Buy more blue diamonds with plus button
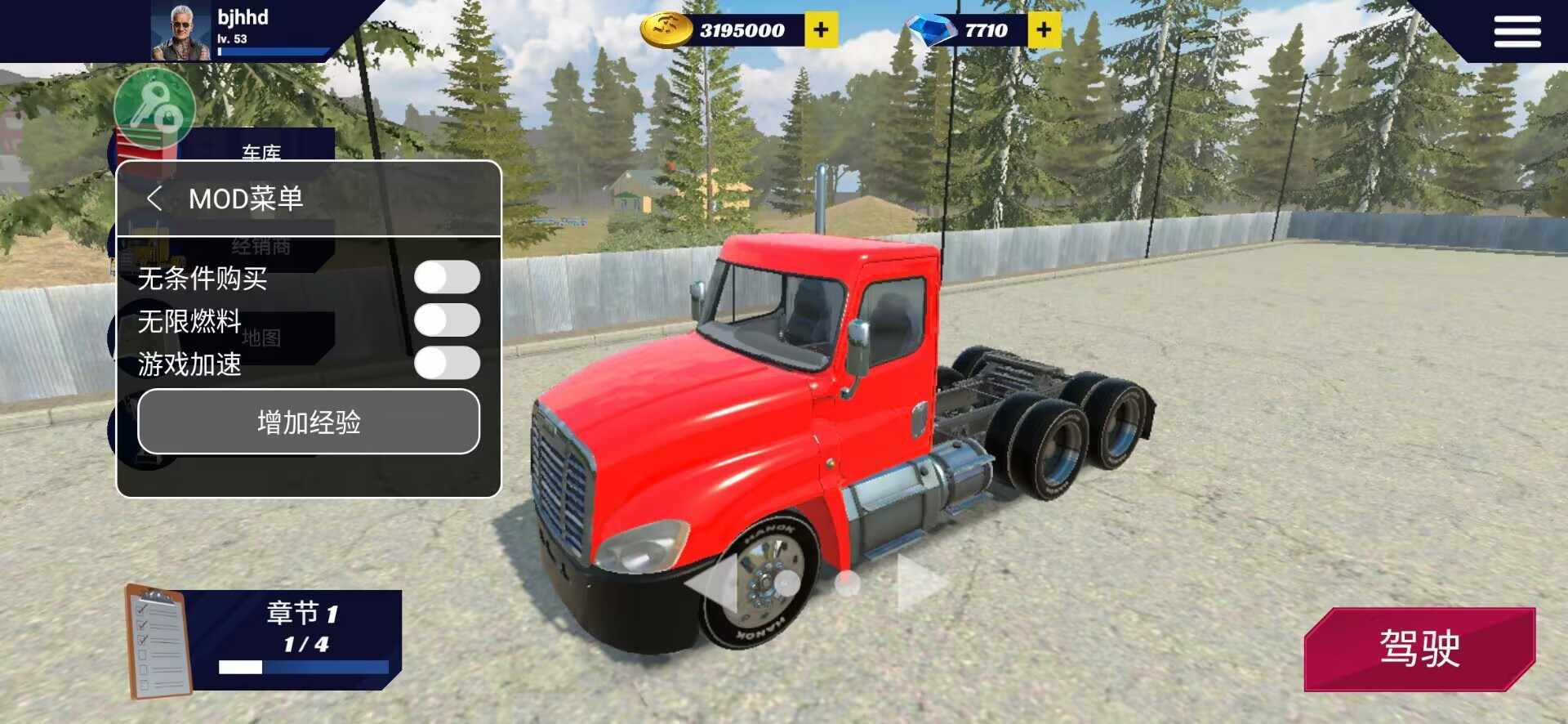 click(1044, 31)
